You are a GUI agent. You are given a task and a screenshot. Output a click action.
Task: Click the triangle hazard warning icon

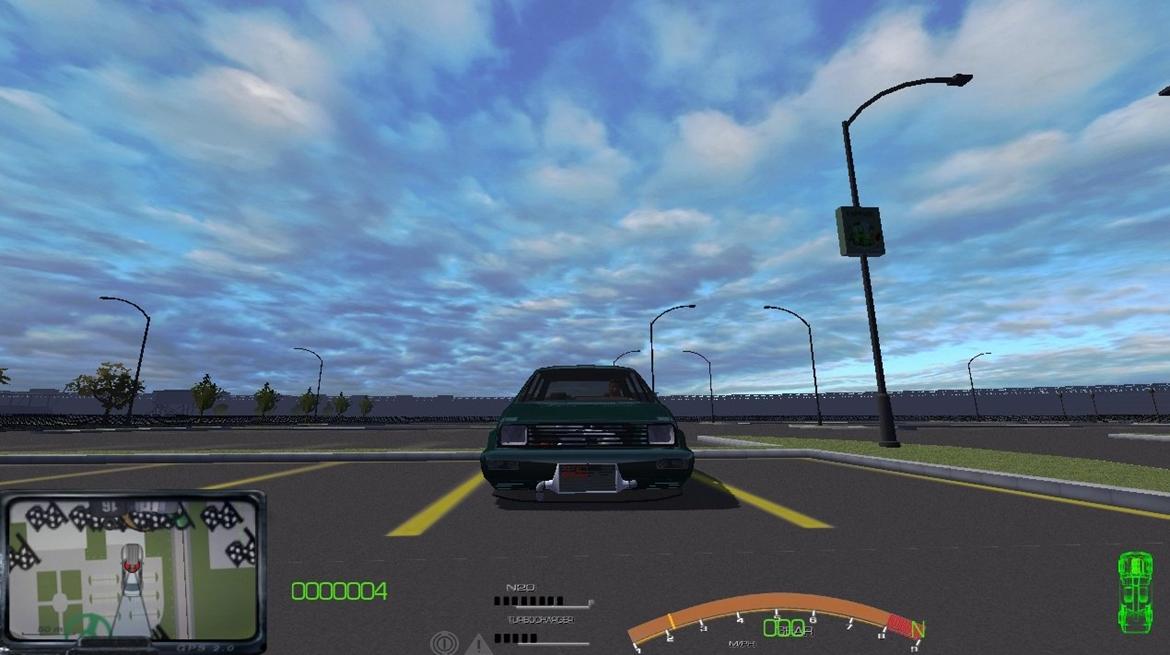tap(478, 645)
